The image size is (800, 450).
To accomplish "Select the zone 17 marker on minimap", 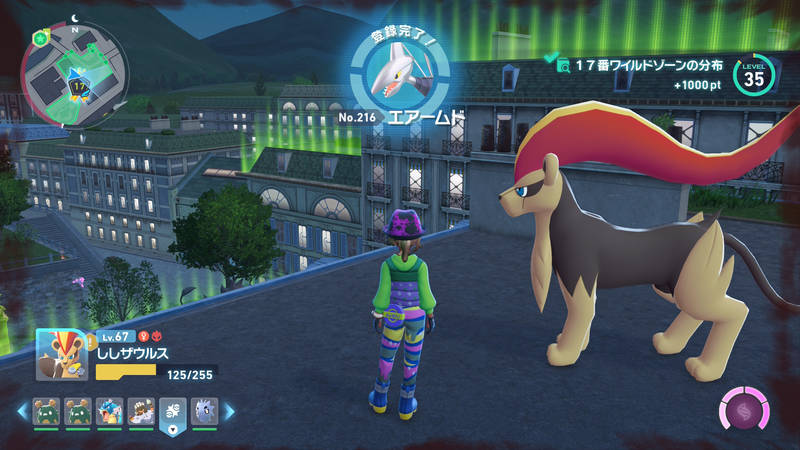I will (78, 87).
